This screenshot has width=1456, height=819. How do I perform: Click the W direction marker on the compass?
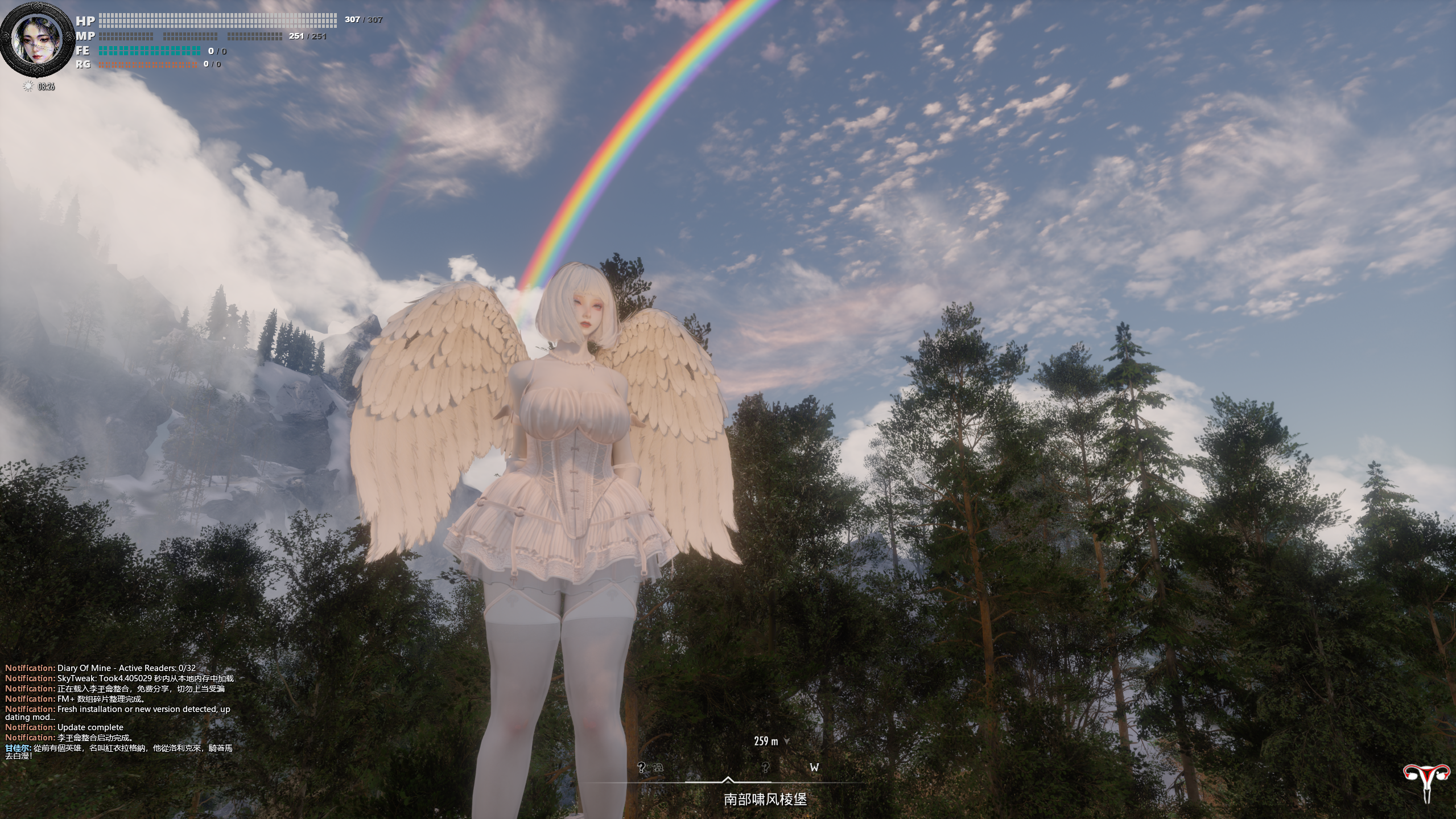pyautogui.click(x=814, y=767)
